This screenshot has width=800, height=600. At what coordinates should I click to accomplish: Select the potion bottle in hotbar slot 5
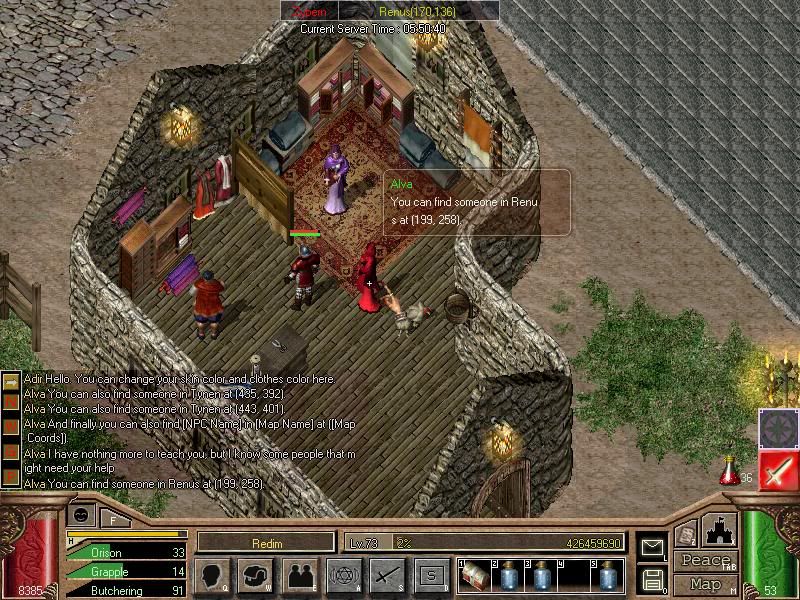click(607, 577)
